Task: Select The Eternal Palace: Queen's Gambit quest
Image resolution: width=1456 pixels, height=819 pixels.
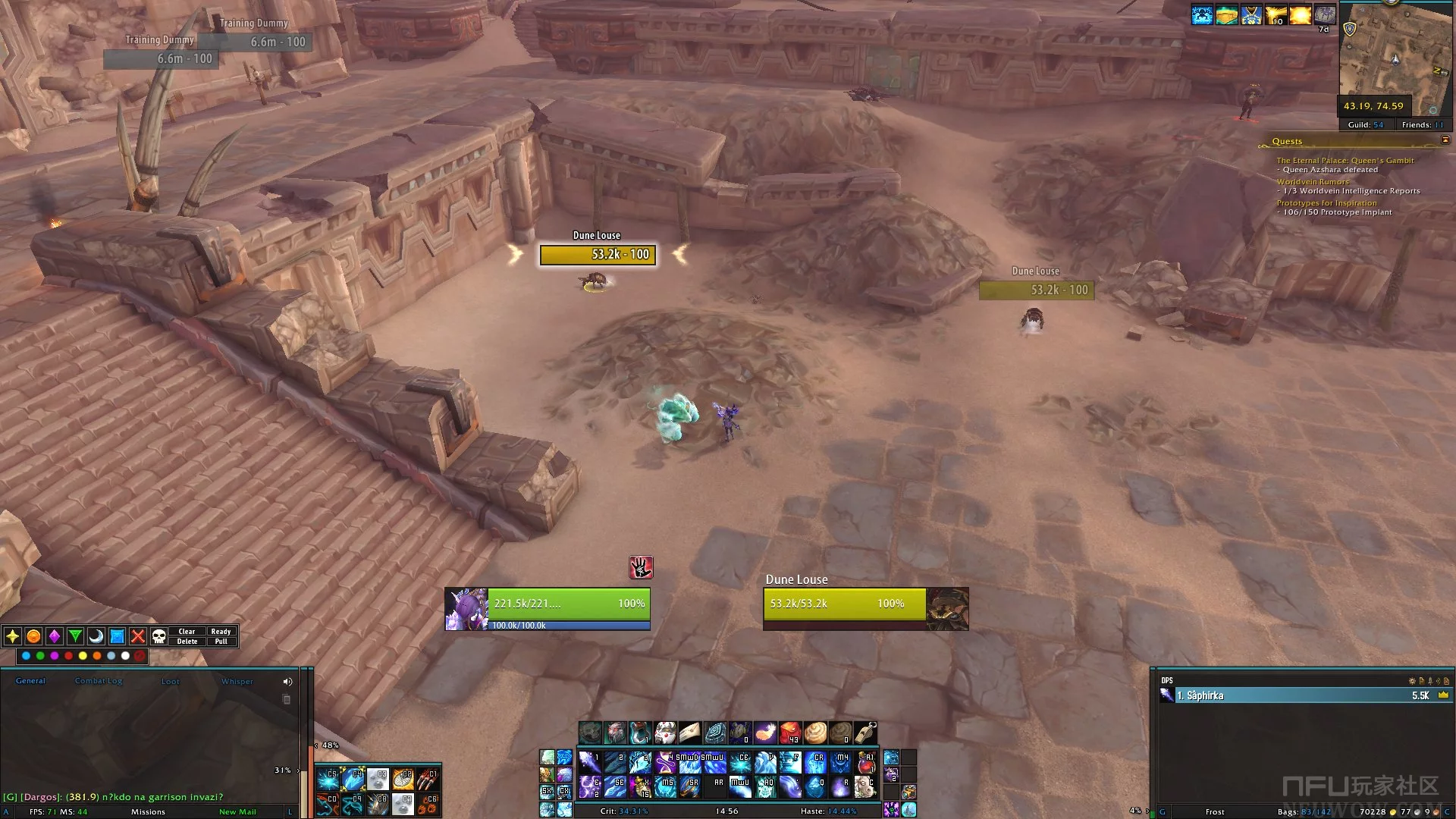Action: [1345, 161]
